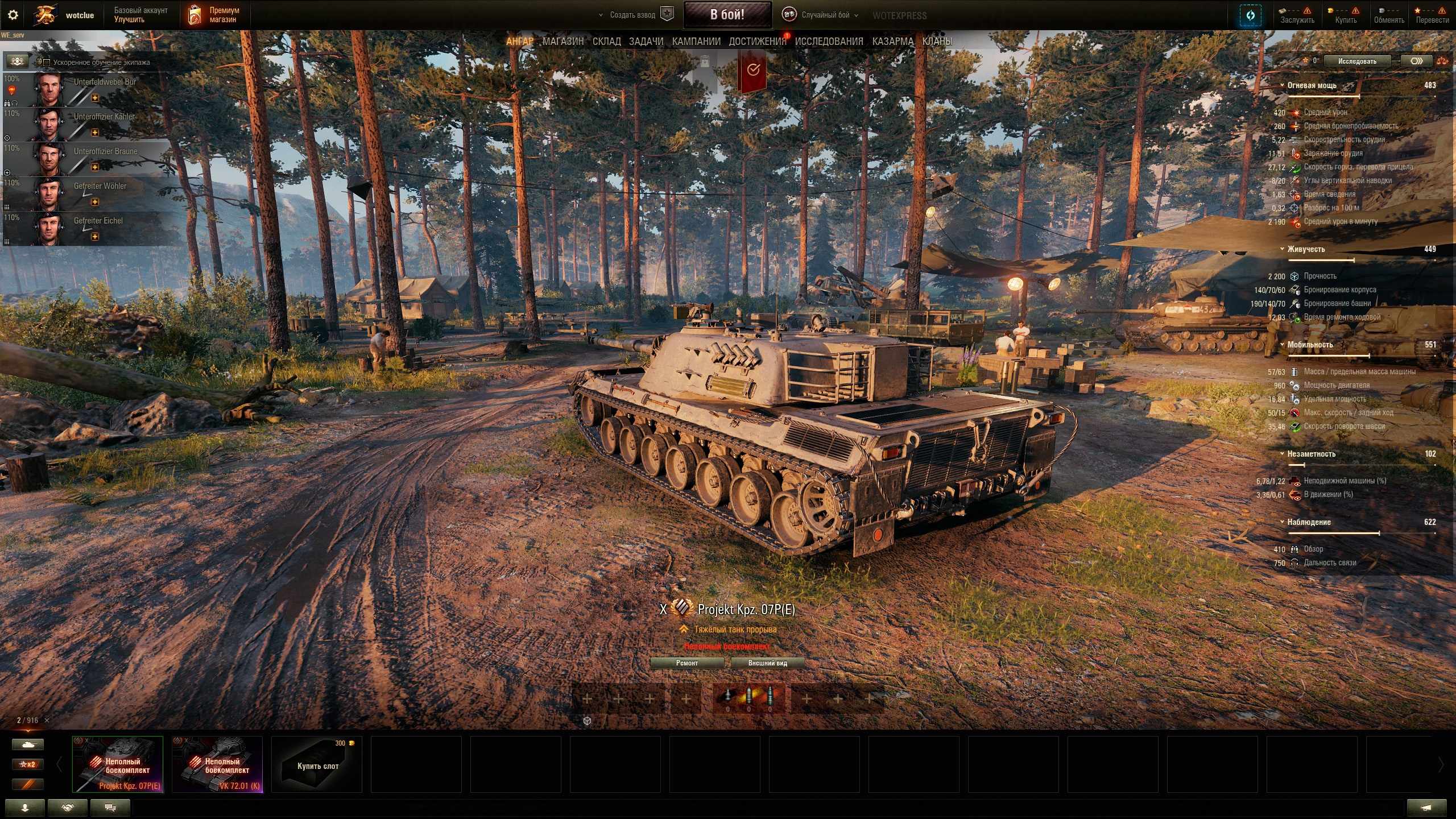Collapse the Огневая мощь stats section

(x=1282, y=85)
